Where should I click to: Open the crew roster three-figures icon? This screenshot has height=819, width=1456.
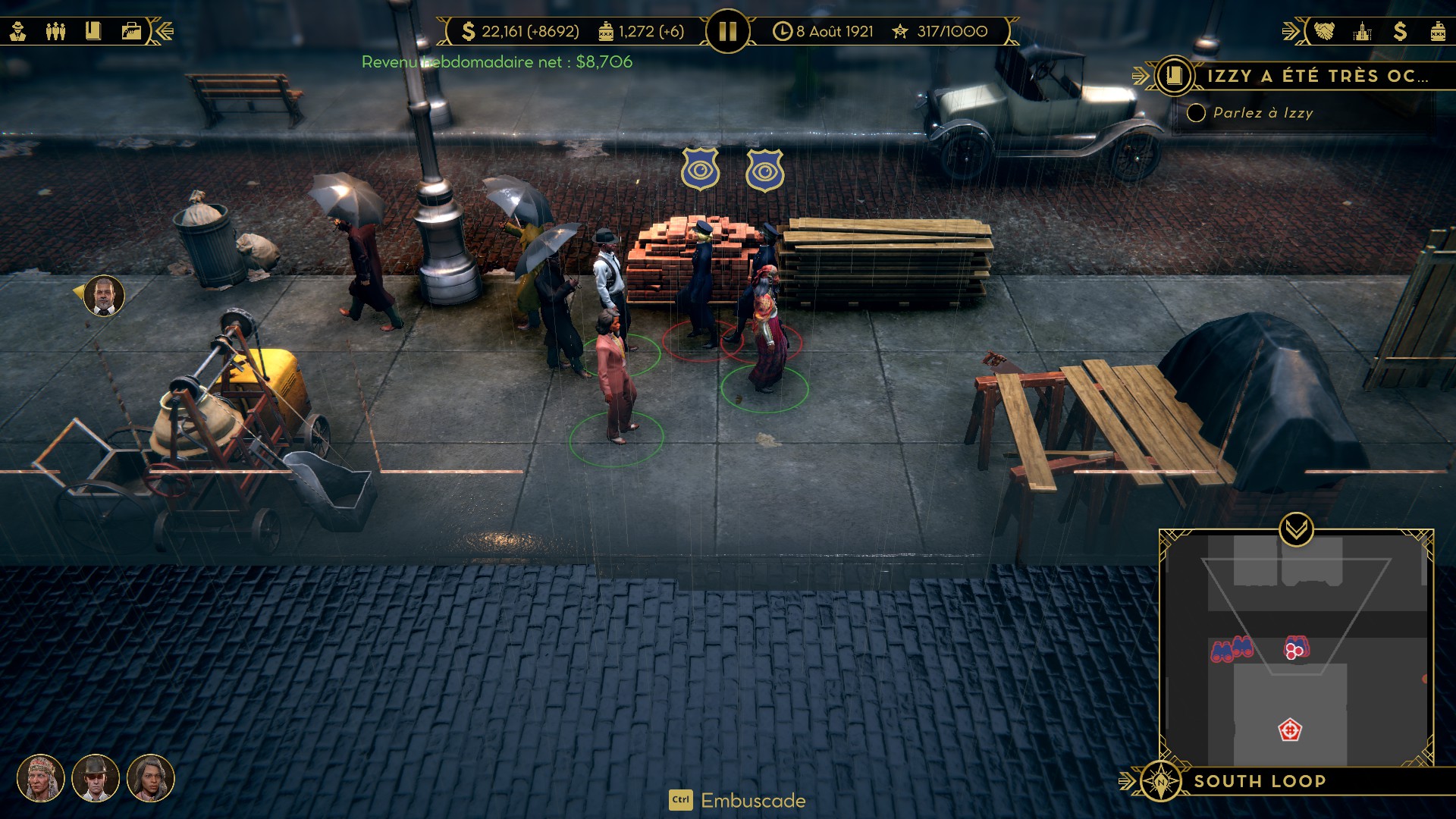pyautogui.click(x=55, y=31)
